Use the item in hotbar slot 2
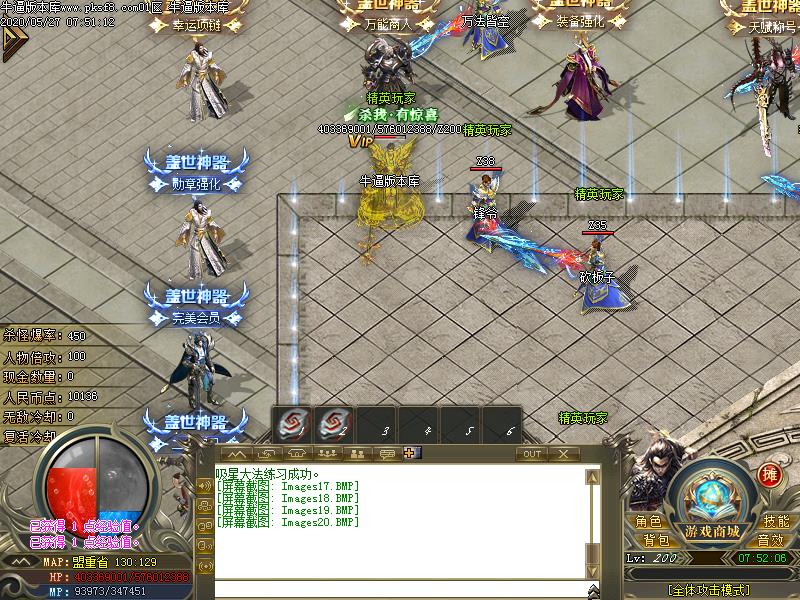800x600 pixels. [335, 425]
